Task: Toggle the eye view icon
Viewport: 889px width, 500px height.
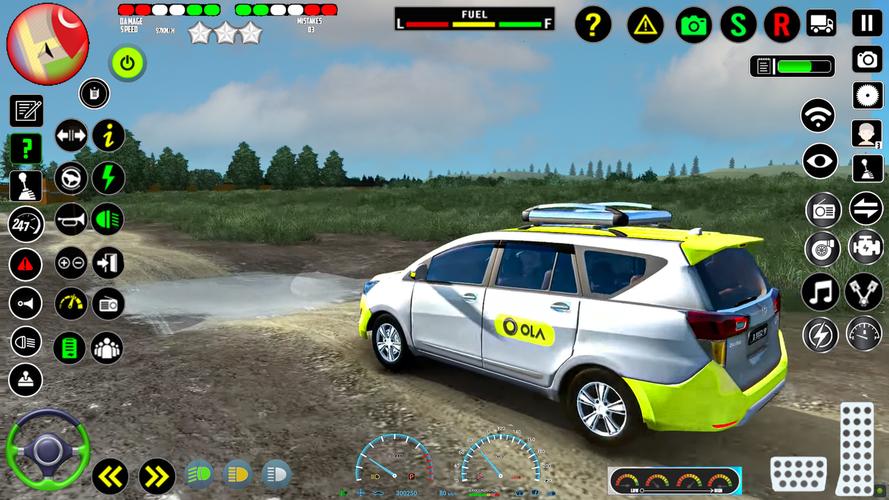Action: click(820, 161)
